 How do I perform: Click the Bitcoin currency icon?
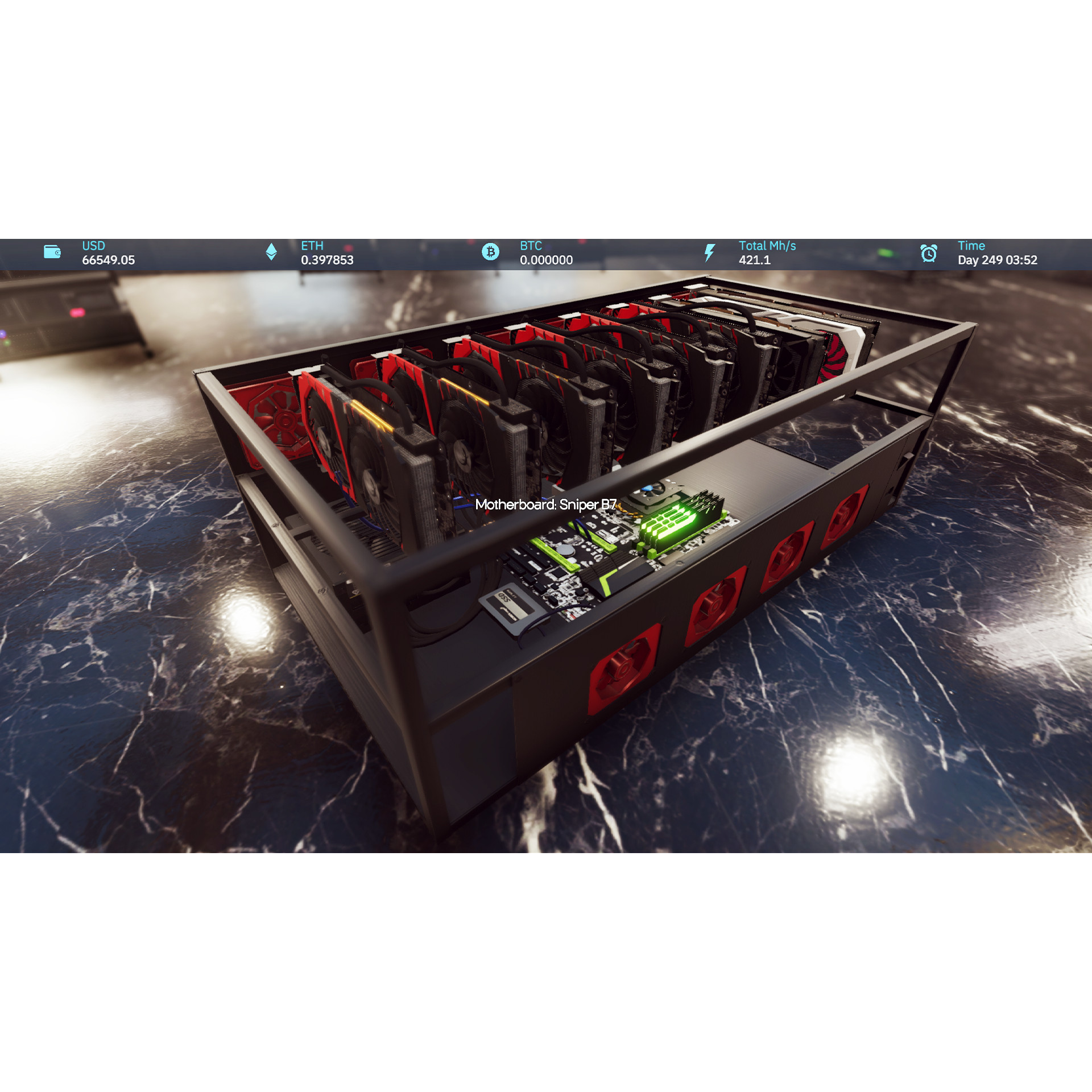pyautogui.click(x=491, y=252)
